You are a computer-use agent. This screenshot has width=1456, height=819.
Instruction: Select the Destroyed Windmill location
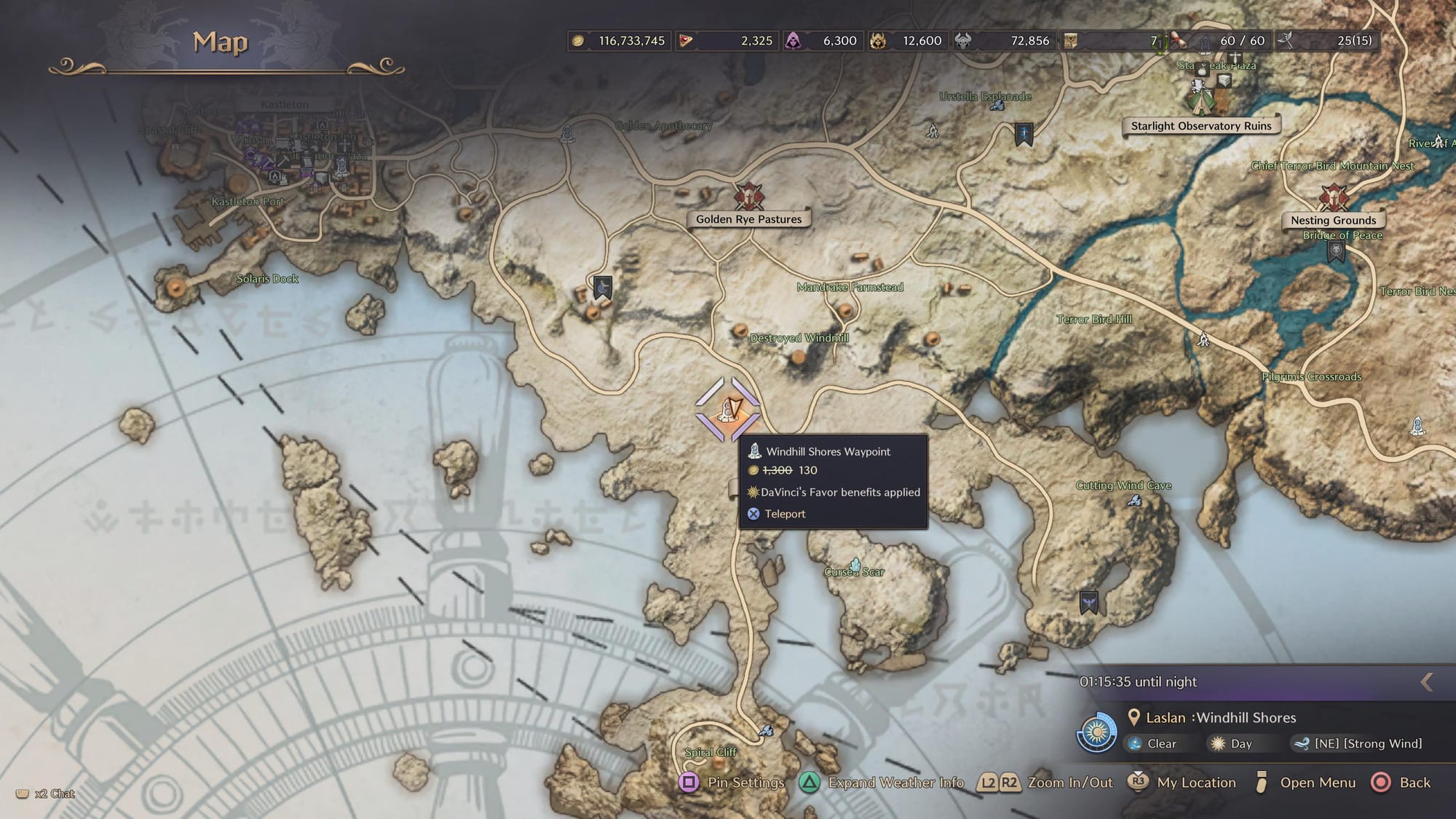(x=799, y=338)
